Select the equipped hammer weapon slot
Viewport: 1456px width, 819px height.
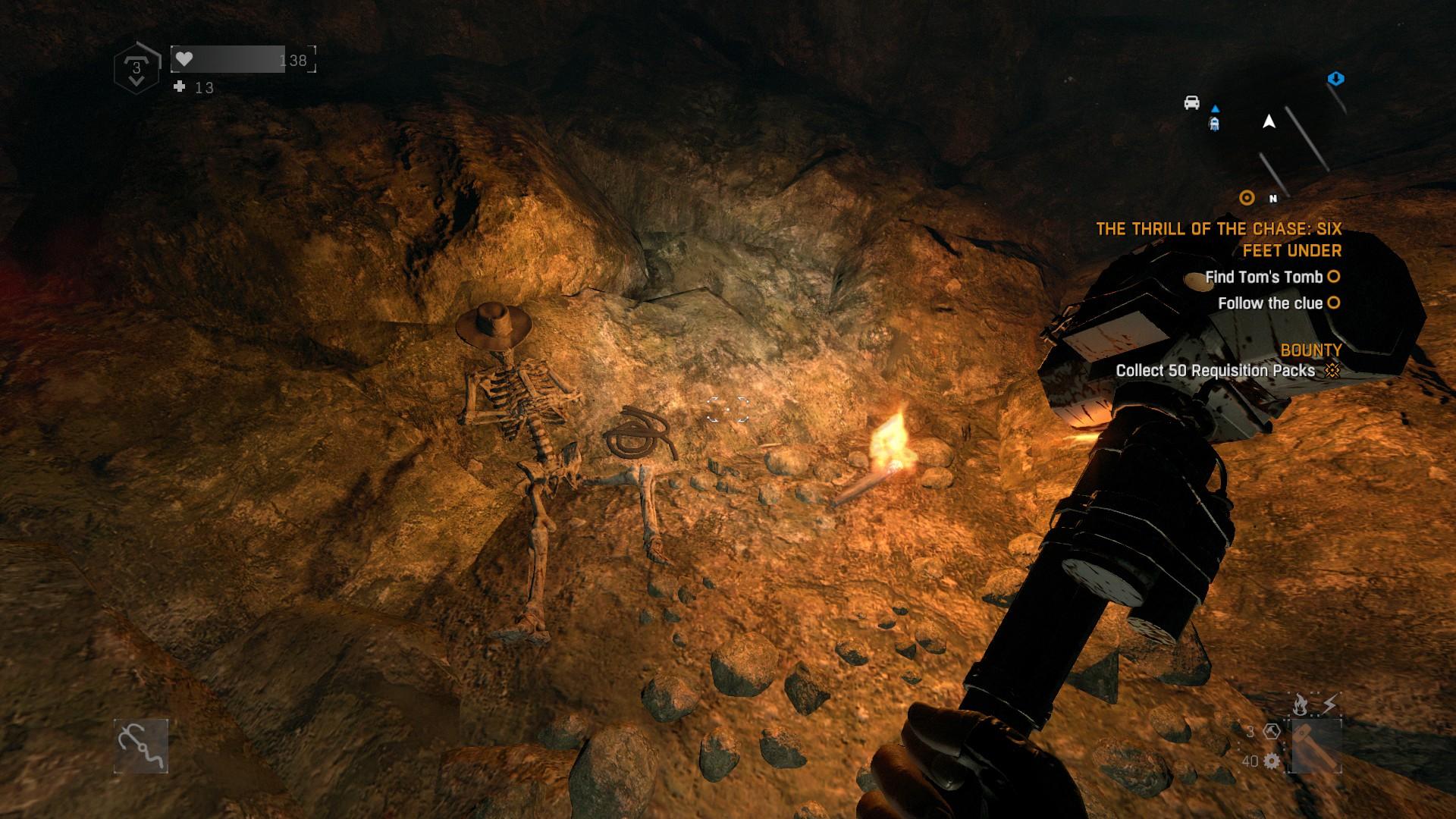click(1314, 746)
